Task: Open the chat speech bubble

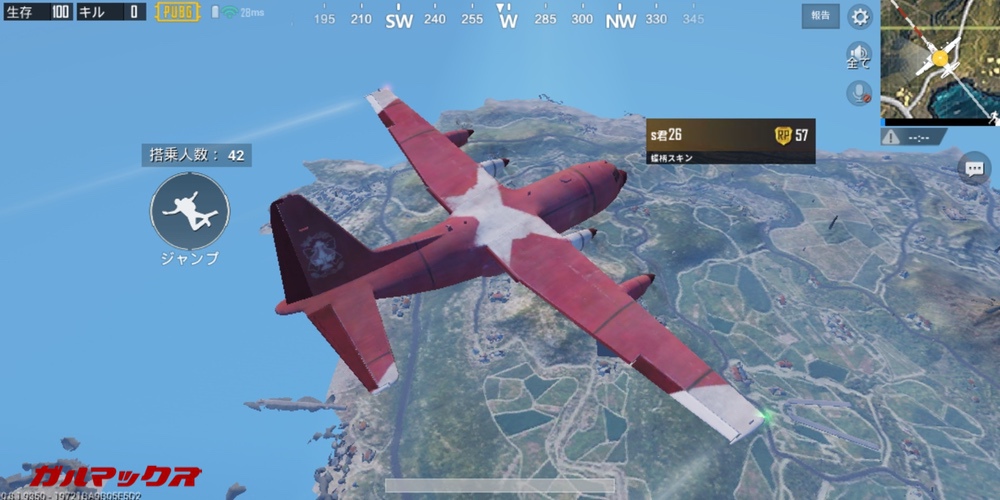Action: [972, 169]
